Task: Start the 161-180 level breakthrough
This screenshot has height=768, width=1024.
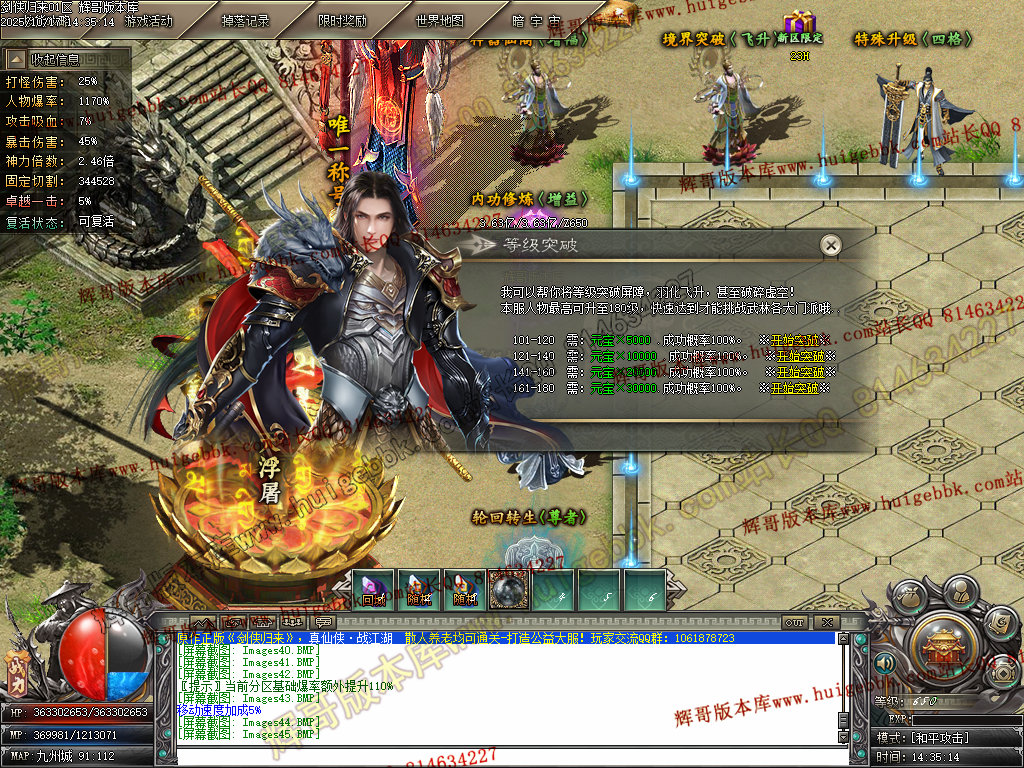Action: [794, 388]
